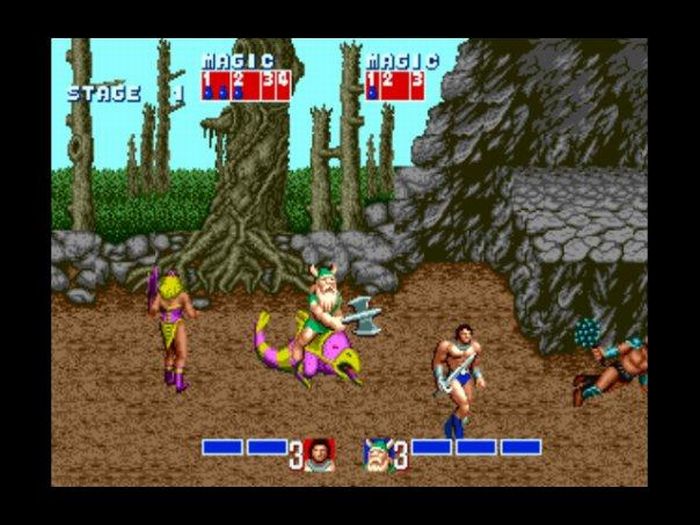Activate the four-level magic pot panel
The height and width of the screenshot is (525, 700).
(x=245, y=85)
